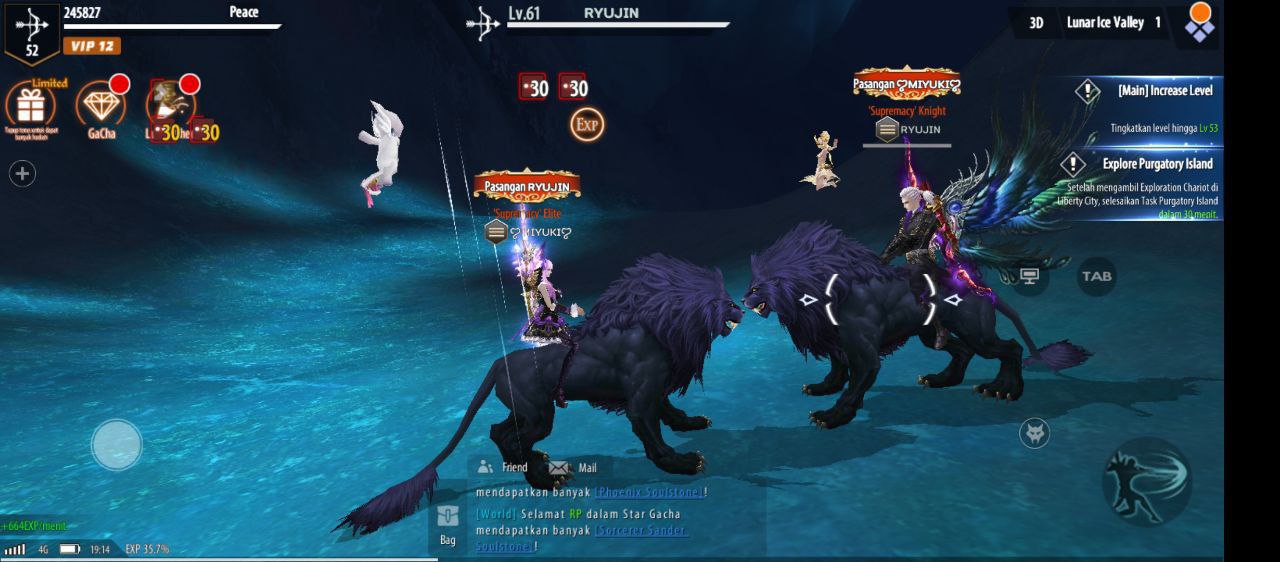Viewport: 1280px width, 562px height.
Task: Open the Bag inventory
Action: [447, 525]
